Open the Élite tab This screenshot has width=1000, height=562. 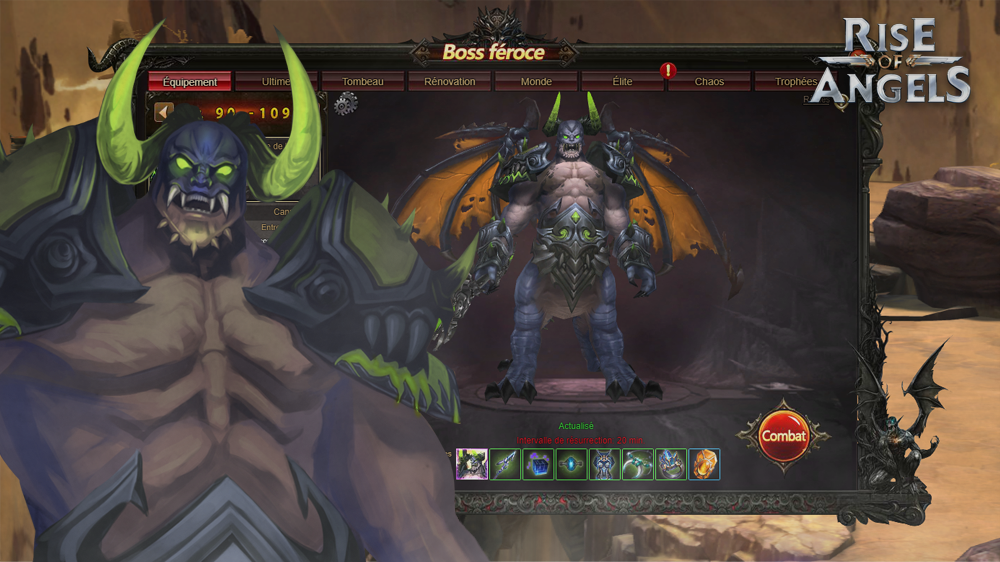click(622, 81)
